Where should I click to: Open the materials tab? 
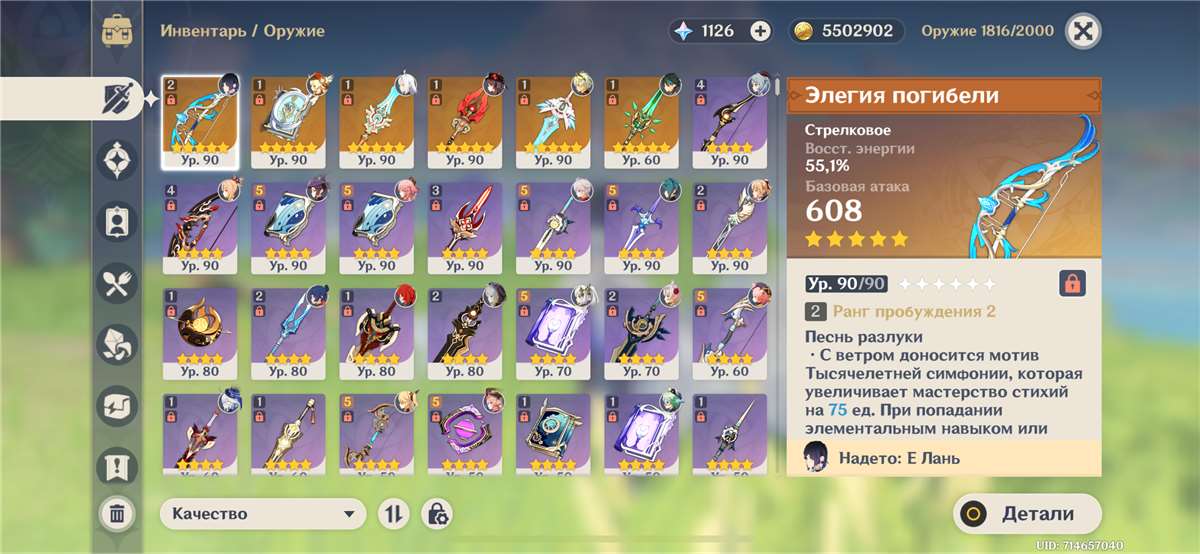pos(117,344)
